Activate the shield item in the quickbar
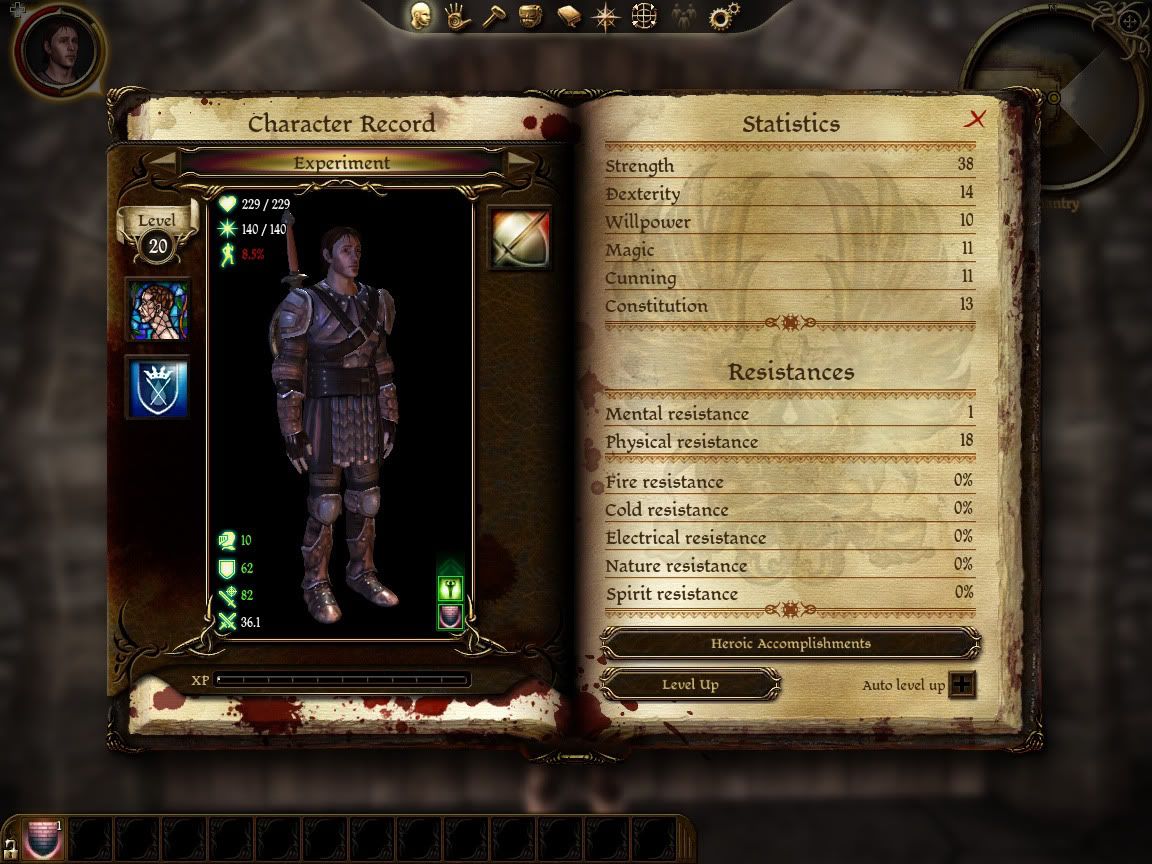Screen dimensions: 1152x864 [x=43, y=838]
